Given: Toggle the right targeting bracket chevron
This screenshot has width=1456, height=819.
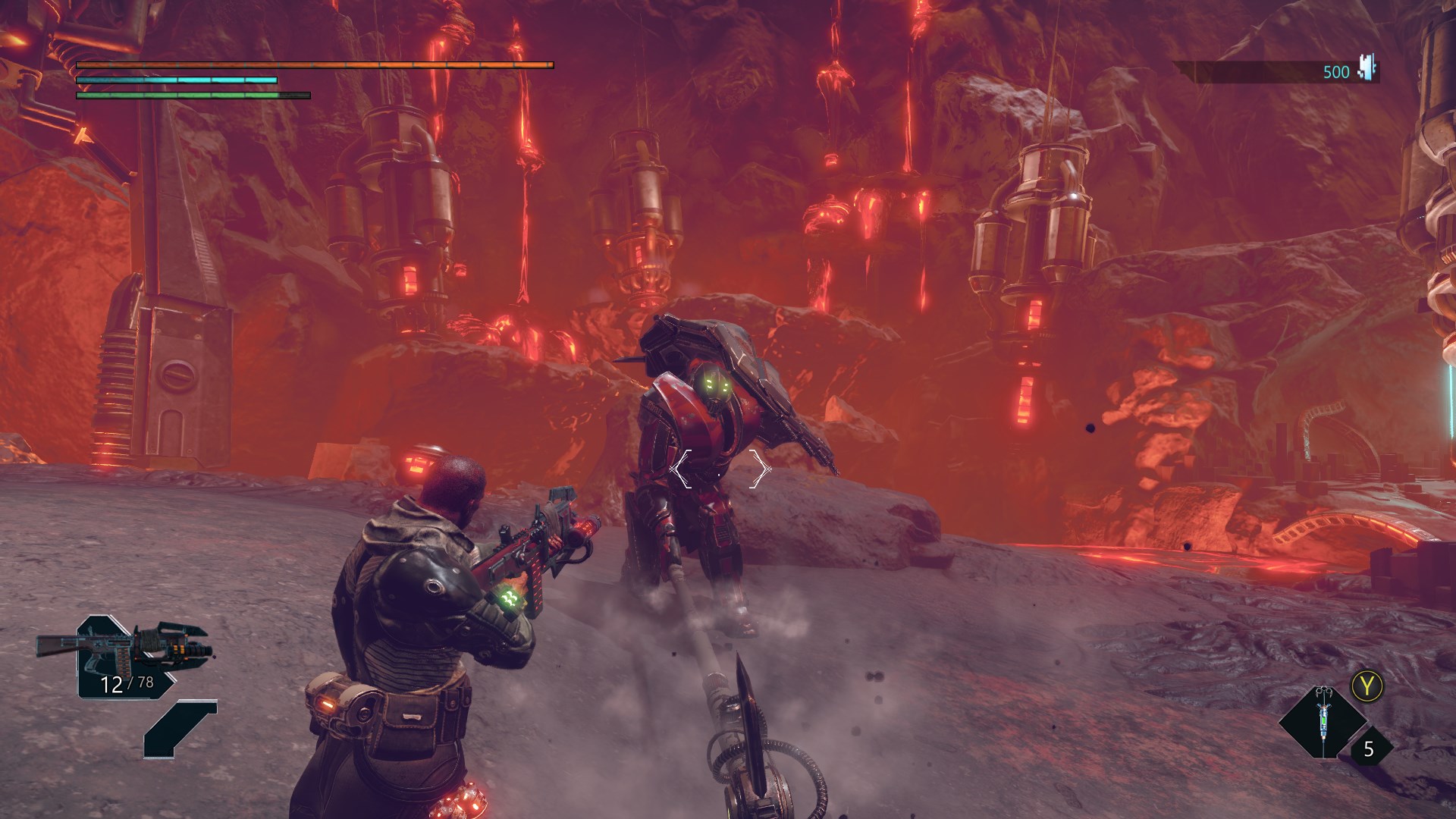Looking at the screenshot, I should pyautogui.click(x=760, y=469).
